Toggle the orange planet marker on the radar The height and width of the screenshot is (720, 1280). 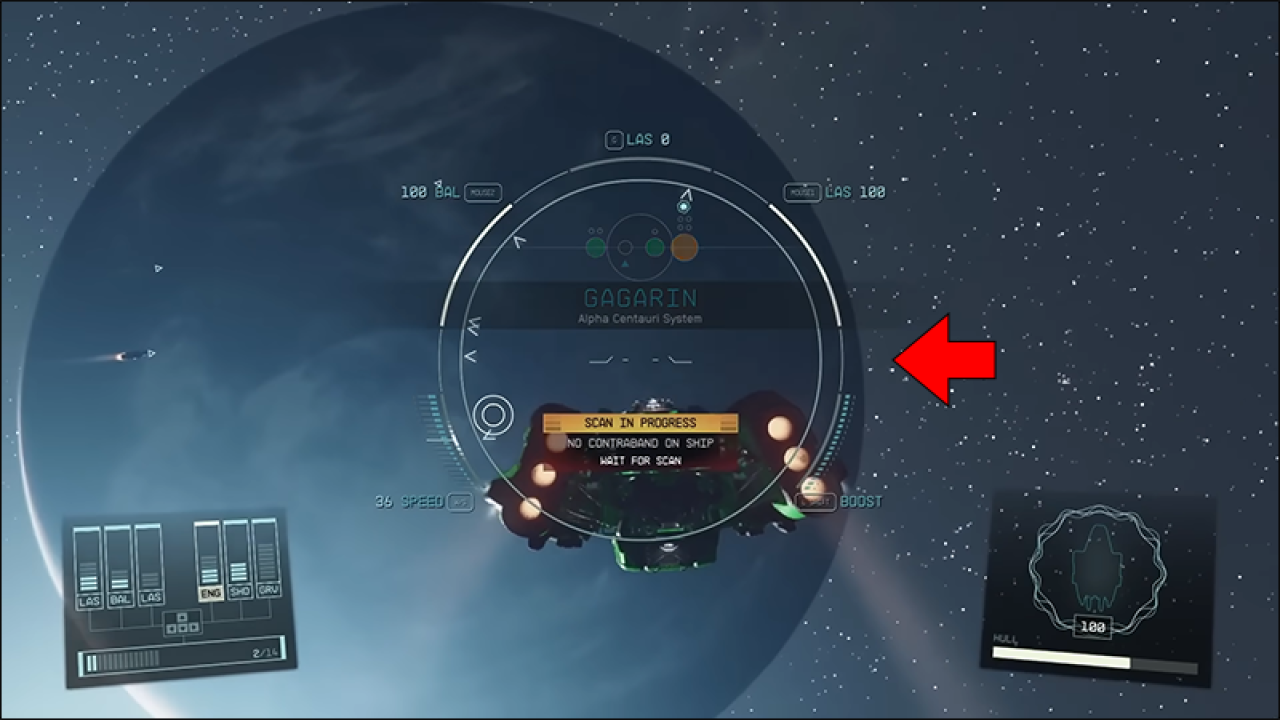(x=684, y=247)
